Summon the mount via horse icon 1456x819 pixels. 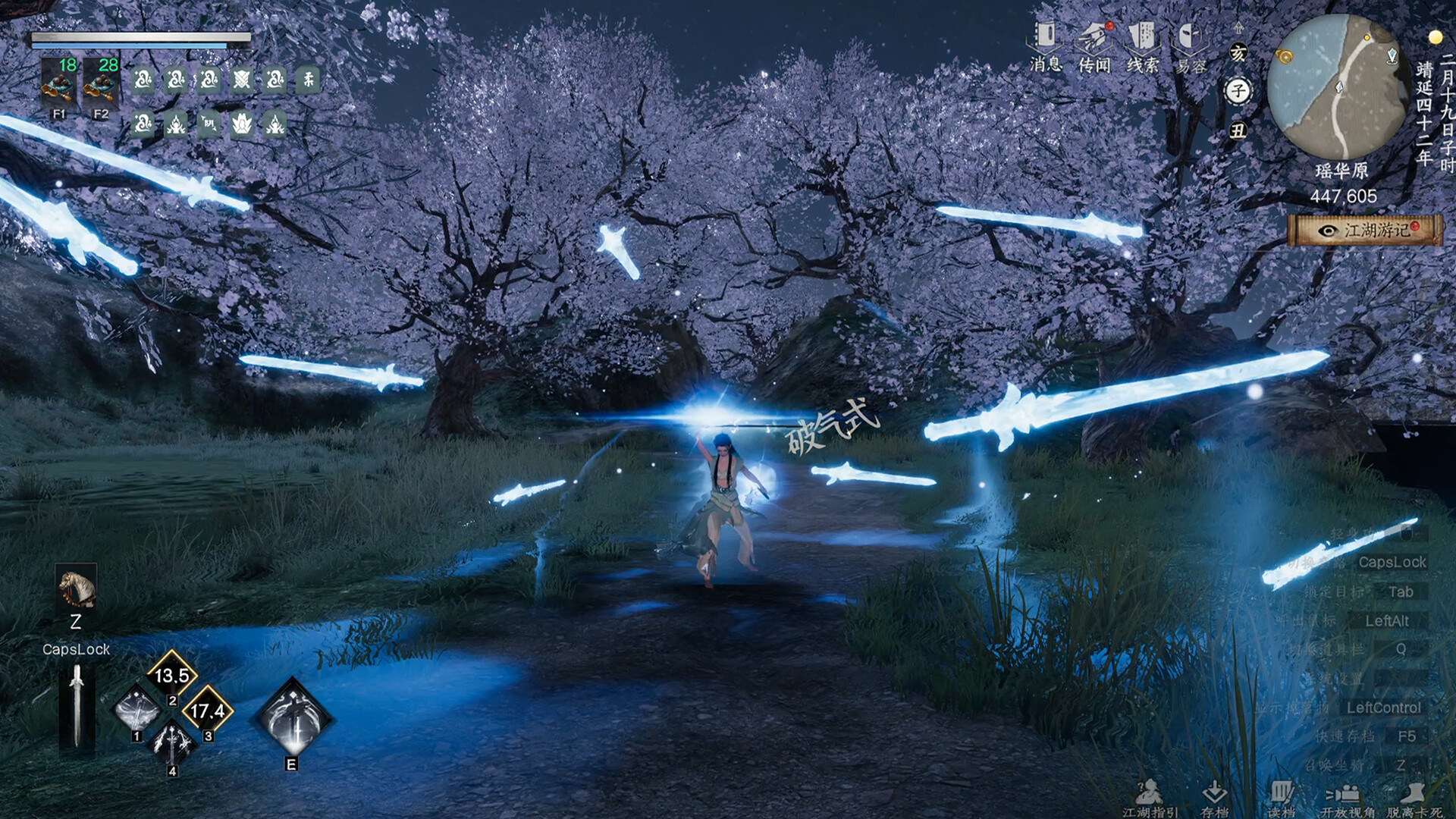[x=77, y=588]
